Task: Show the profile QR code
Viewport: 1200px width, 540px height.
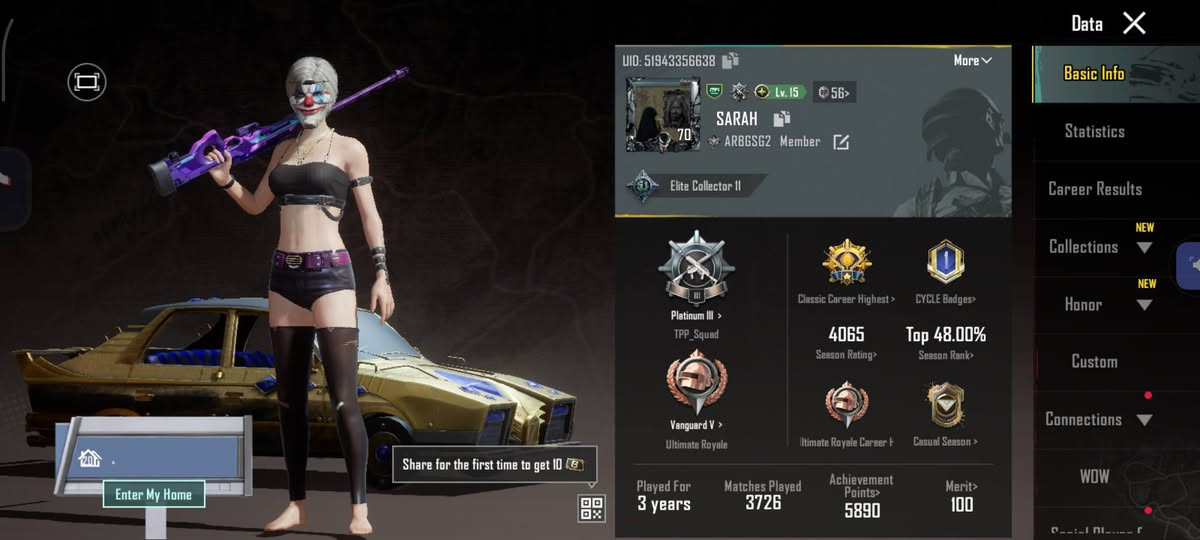Action: click(x=592, y=508)
